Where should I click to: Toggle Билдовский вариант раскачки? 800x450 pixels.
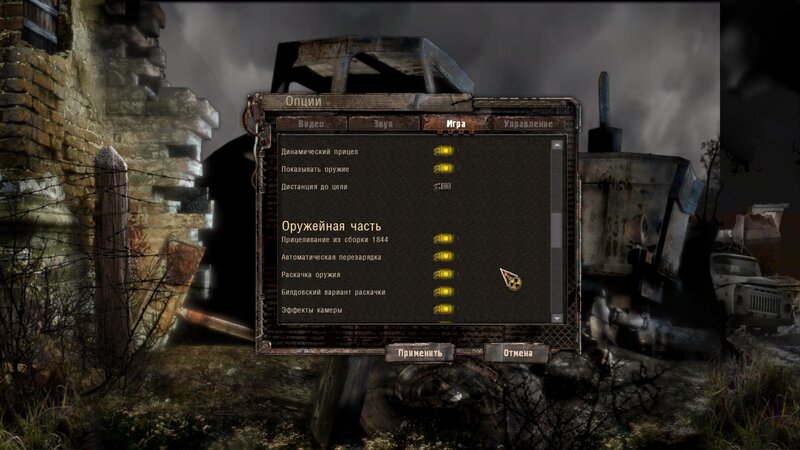click(443, 291)
